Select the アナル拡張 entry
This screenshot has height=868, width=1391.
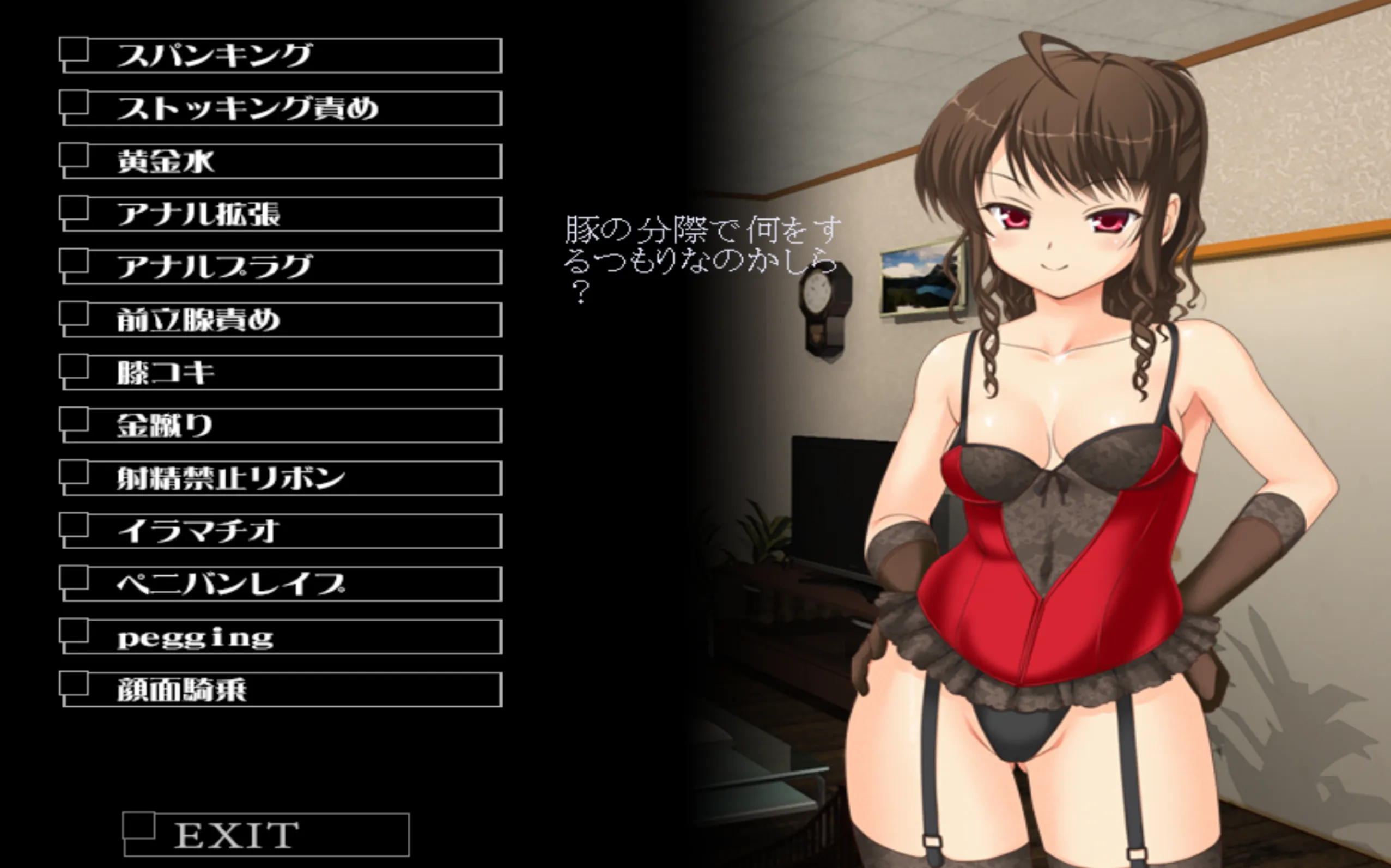click(x=281, y=214)
